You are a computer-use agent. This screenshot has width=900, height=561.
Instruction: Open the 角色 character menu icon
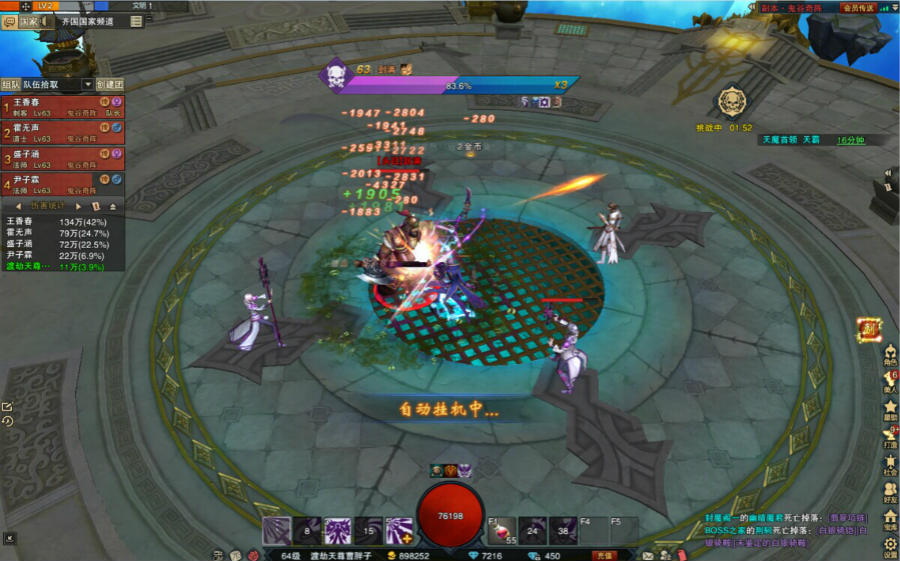point(890,353)
